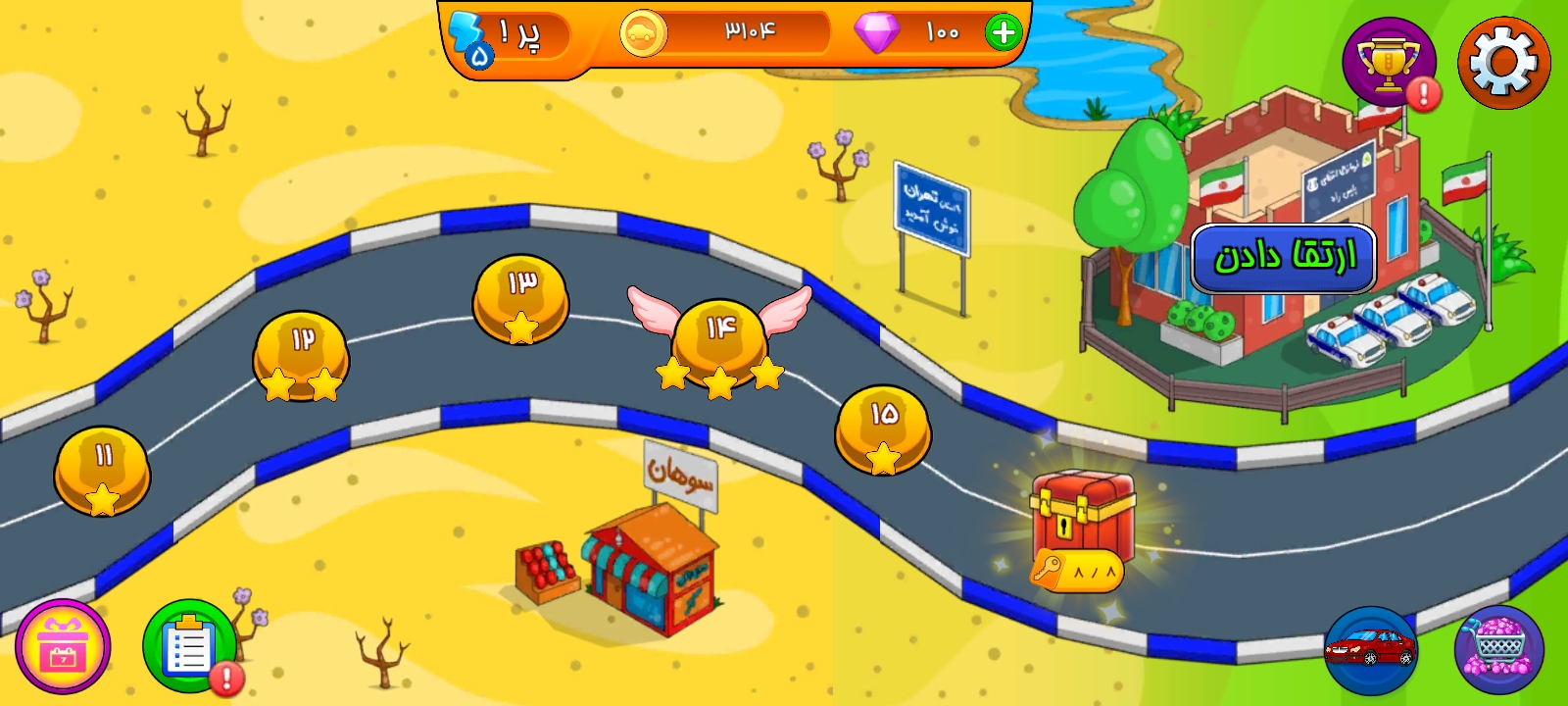Tap the green plus to add gems

point(1003,32)
